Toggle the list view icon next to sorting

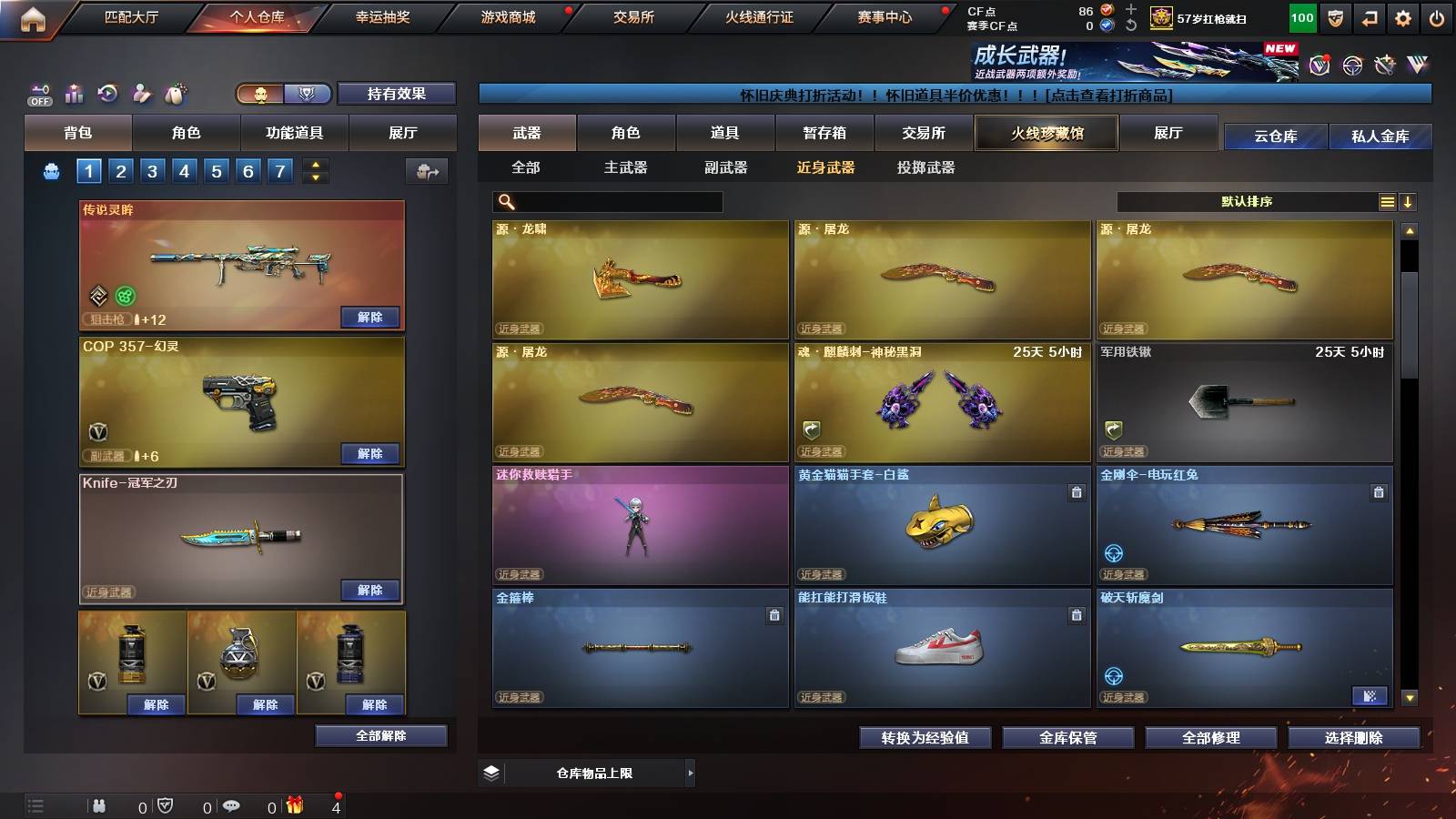[x=1385, y=201]
